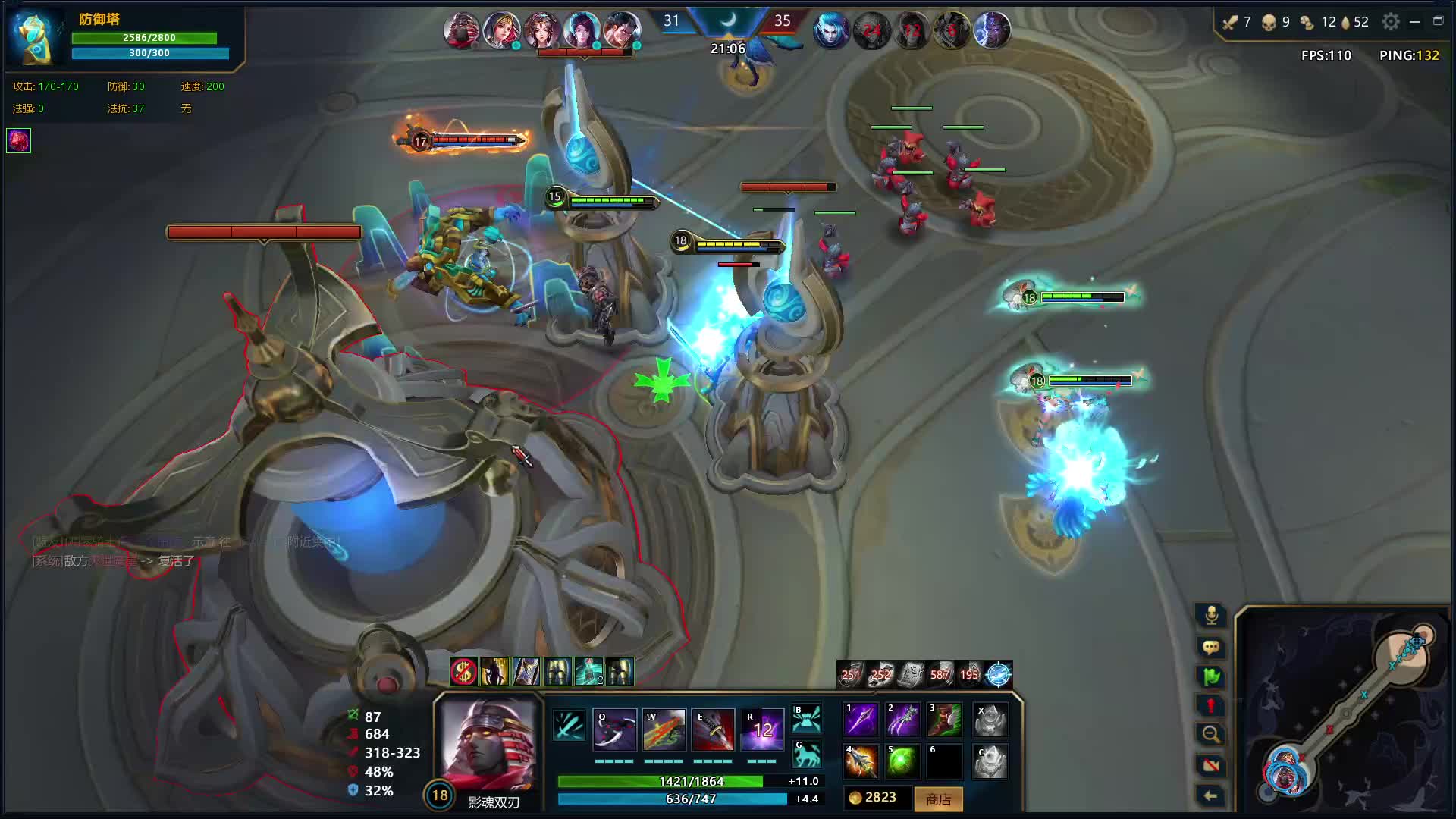Zoom out the minimap with magnifier button
Screen dimensions: 1456x819
(1211, 735)
